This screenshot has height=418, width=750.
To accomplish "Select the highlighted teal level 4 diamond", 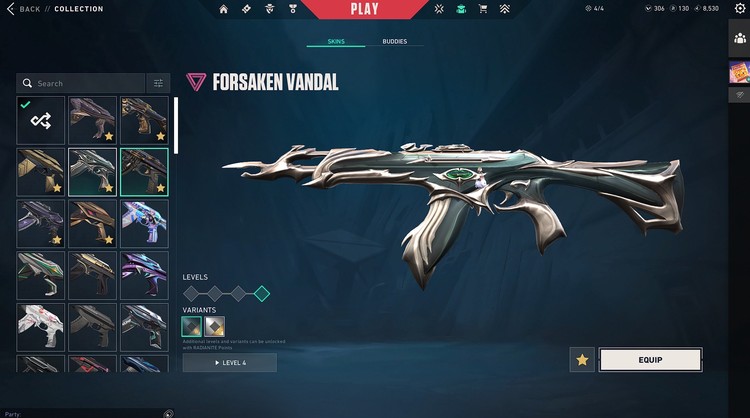I will tap(261, 293).
